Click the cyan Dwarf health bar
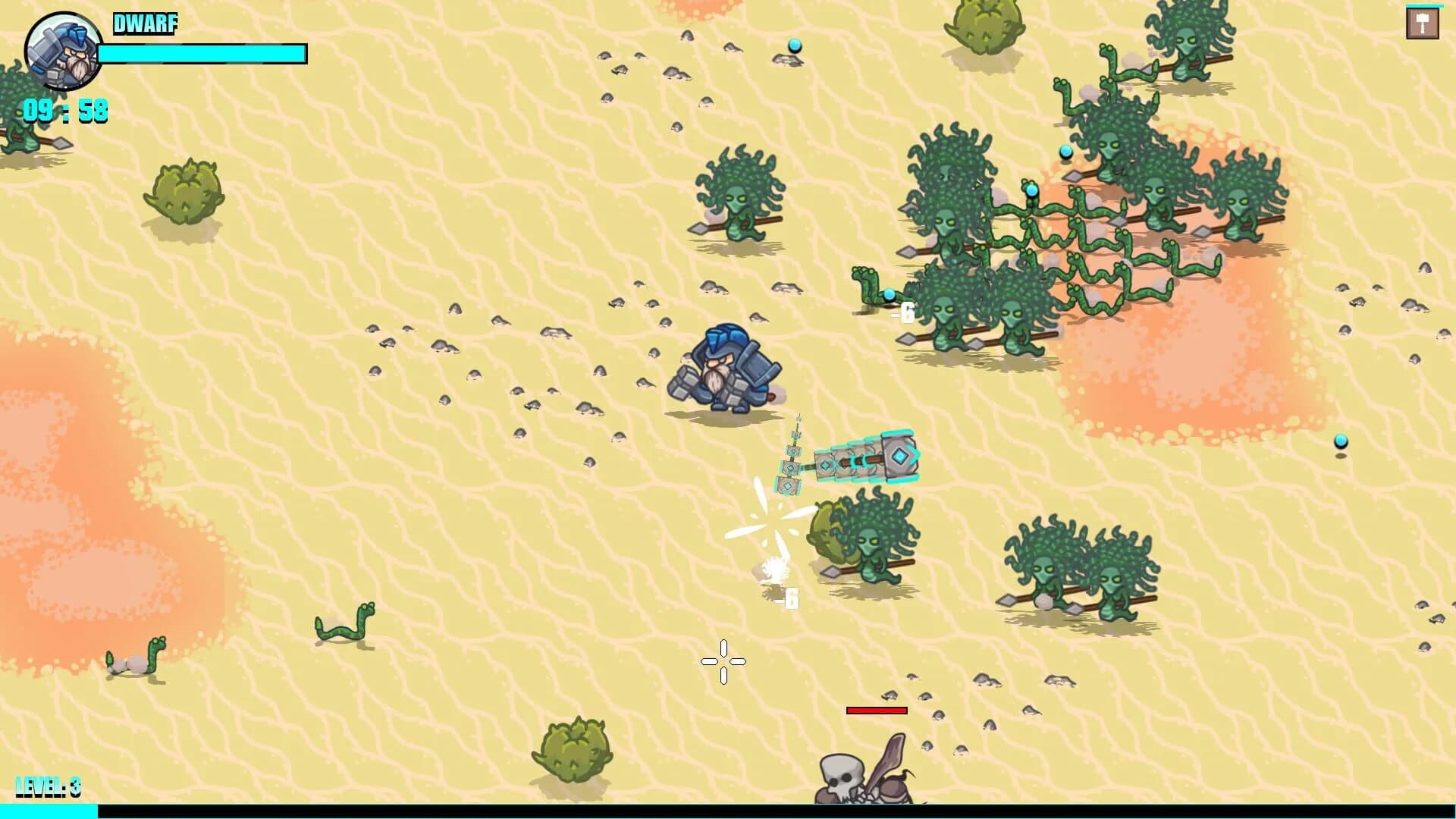 pos(201,53)
